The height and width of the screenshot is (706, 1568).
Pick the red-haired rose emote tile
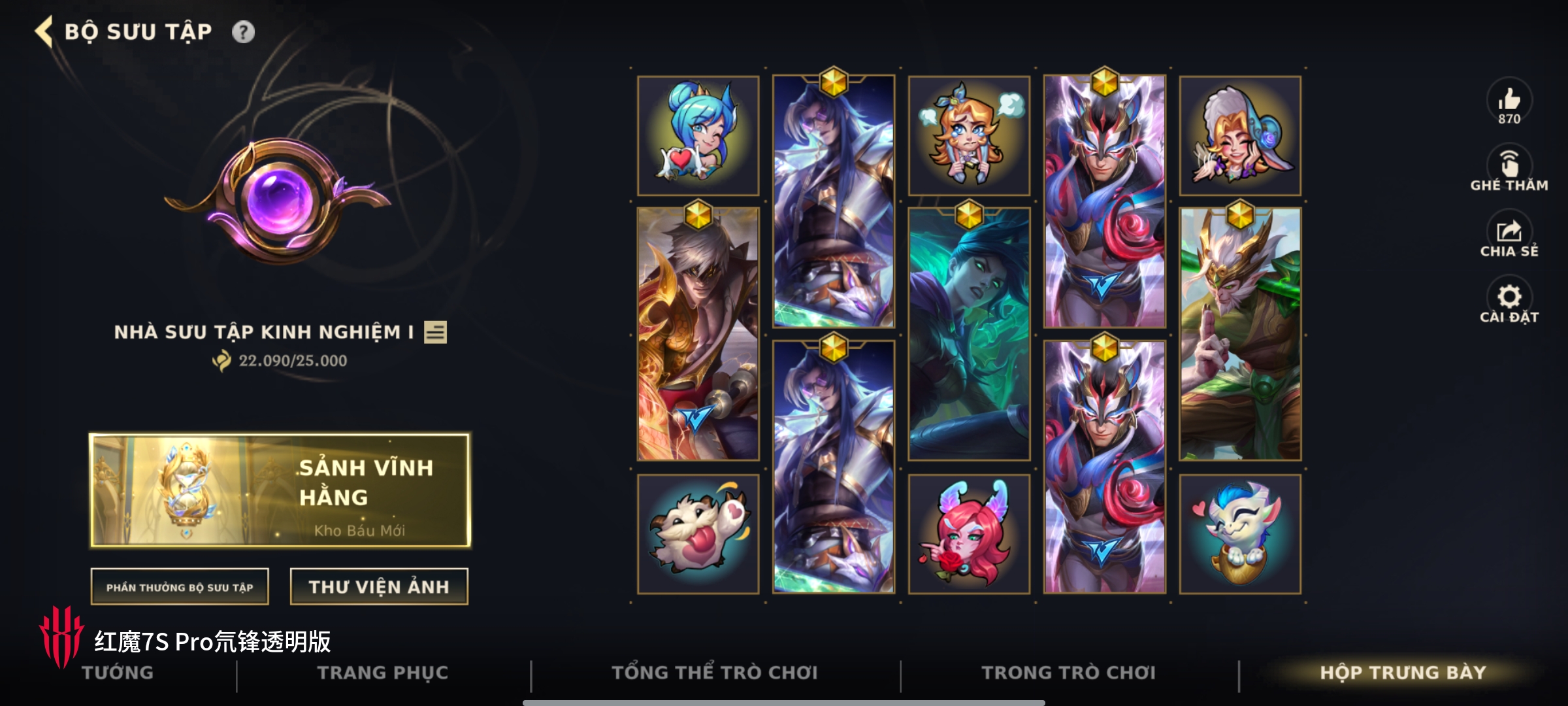click(969, 534)
